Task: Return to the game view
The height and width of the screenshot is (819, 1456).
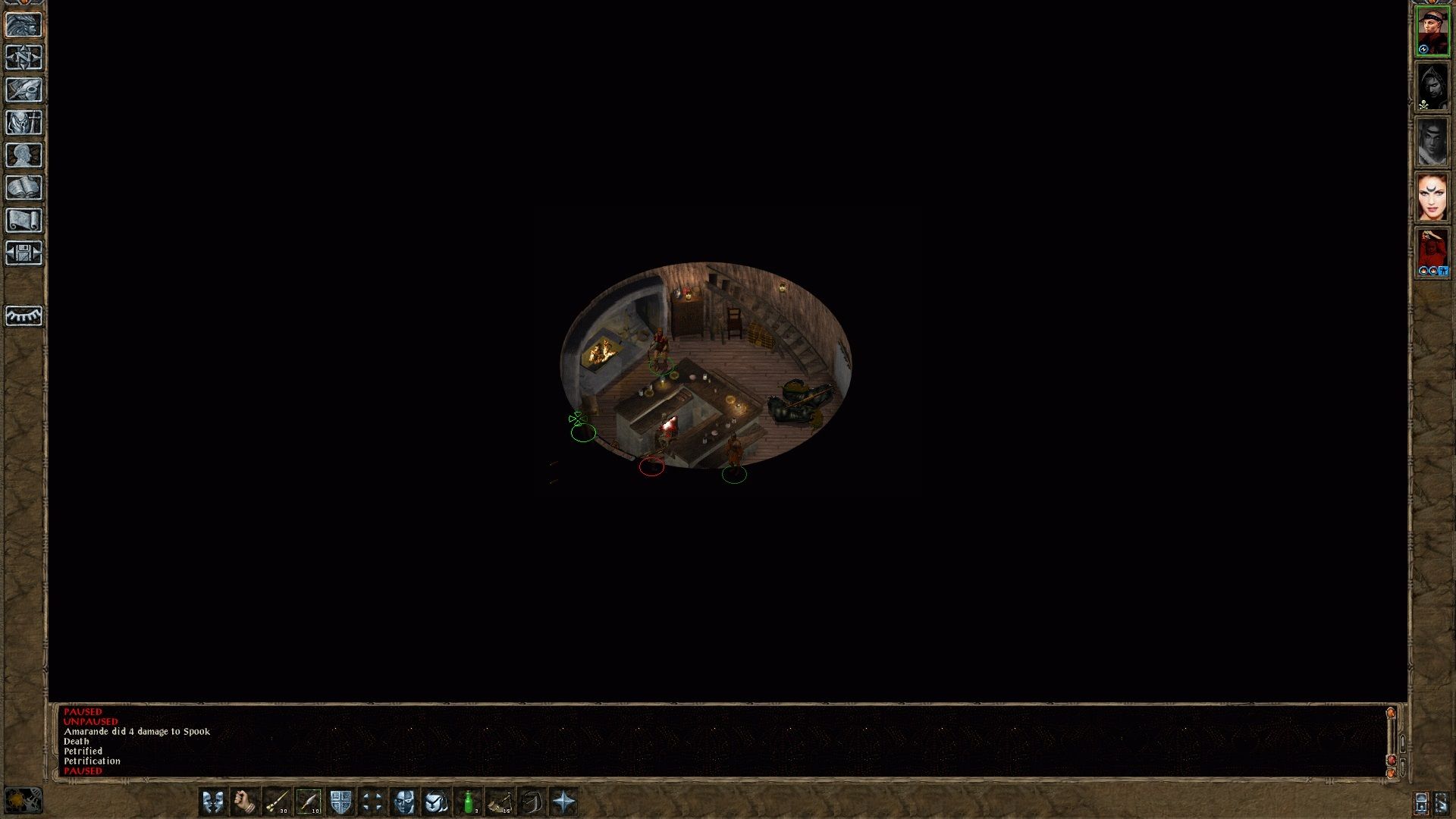Action: tap(23, 25)
